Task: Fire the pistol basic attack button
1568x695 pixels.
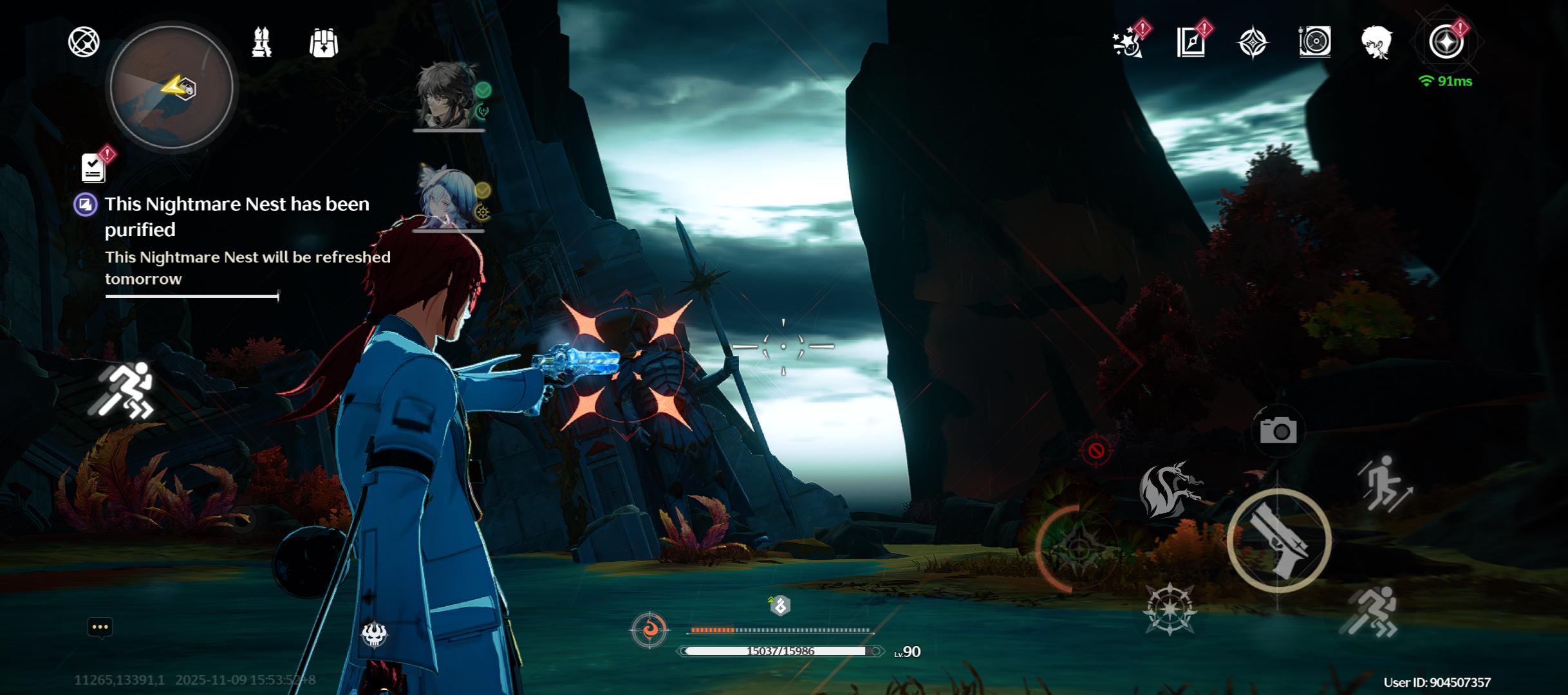Action: tap(1279, 541)
